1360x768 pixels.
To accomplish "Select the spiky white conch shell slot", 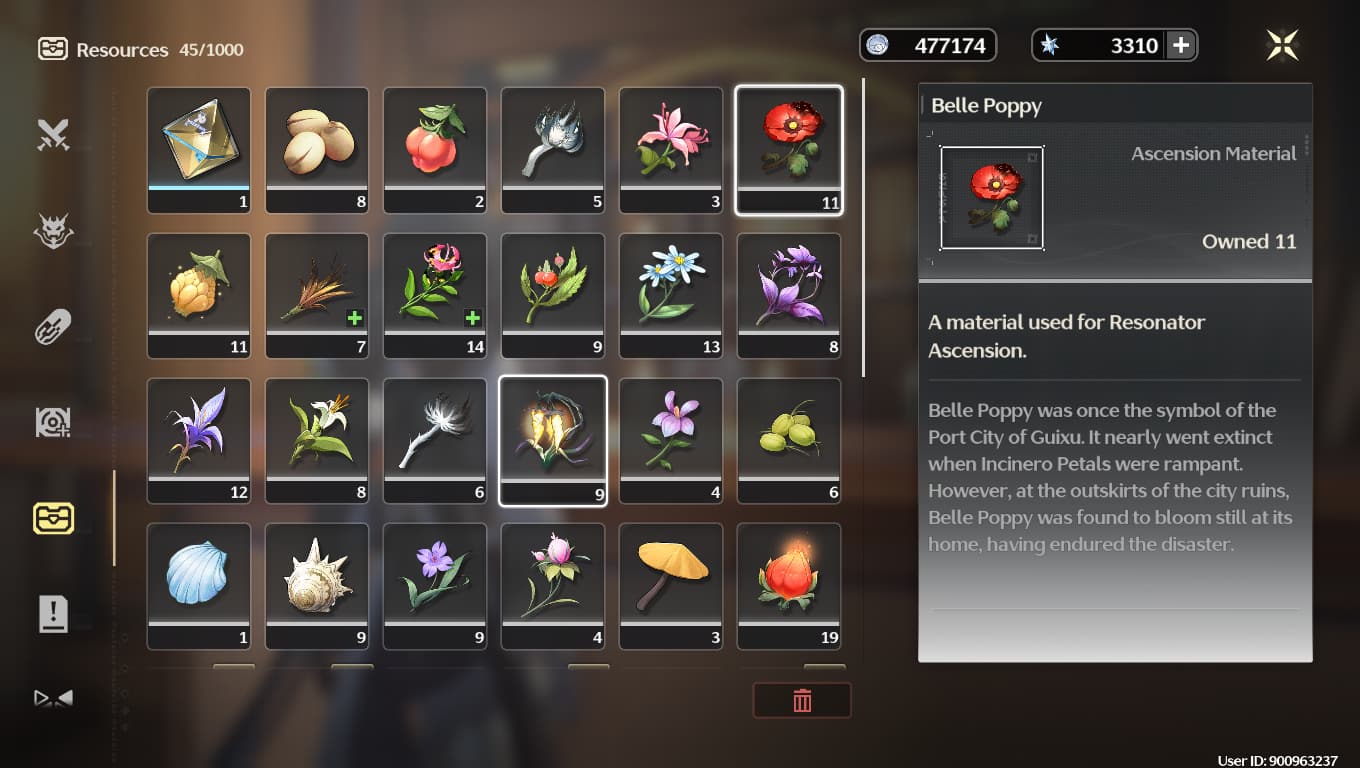I will click(x=317, y=586).
